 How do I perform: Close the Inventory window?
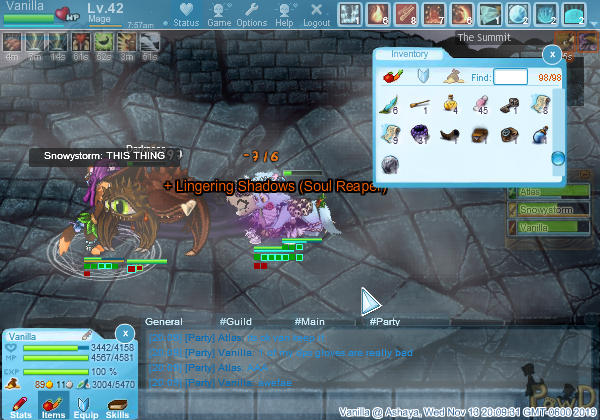pos(551,54)
